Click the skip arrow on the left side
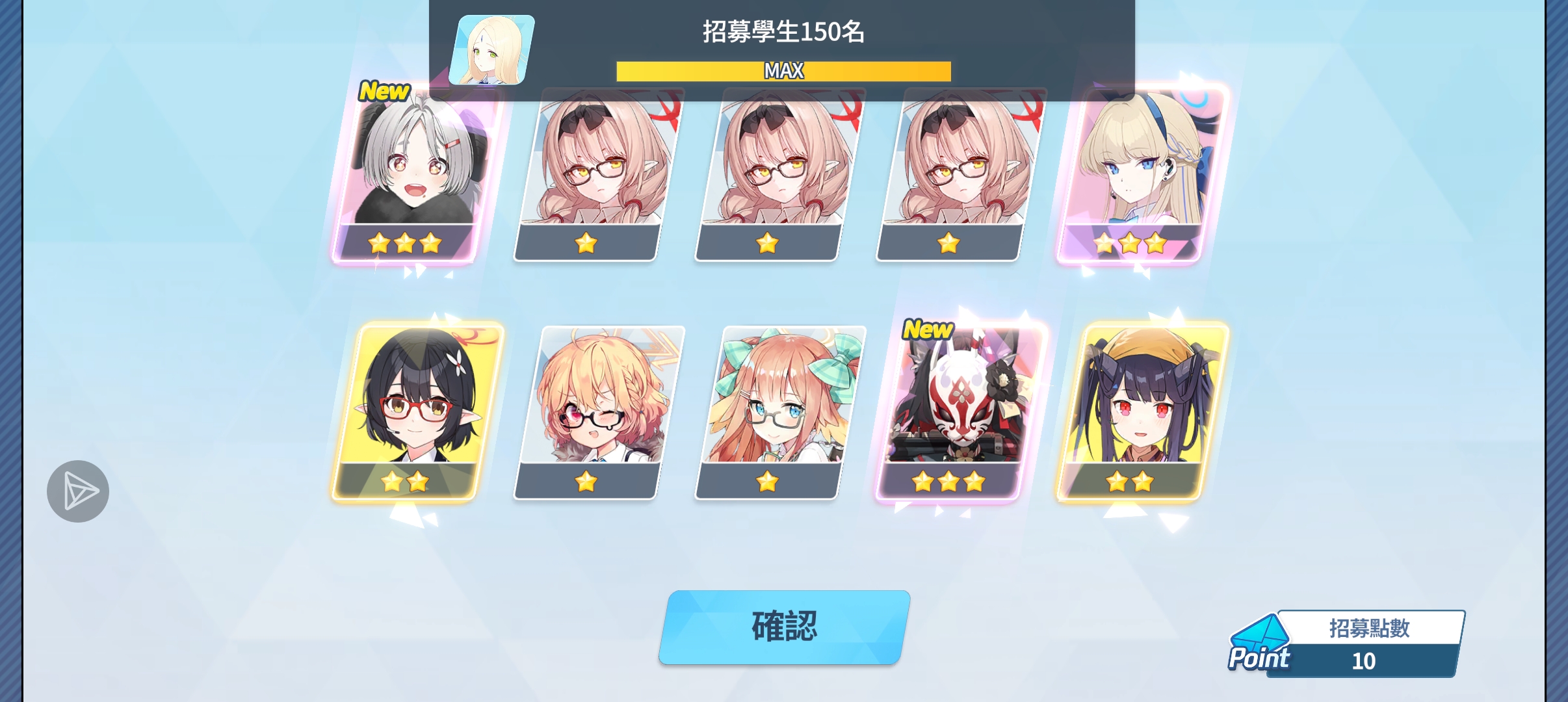This screenshot has width=1568, height=702. click(77, 490)
